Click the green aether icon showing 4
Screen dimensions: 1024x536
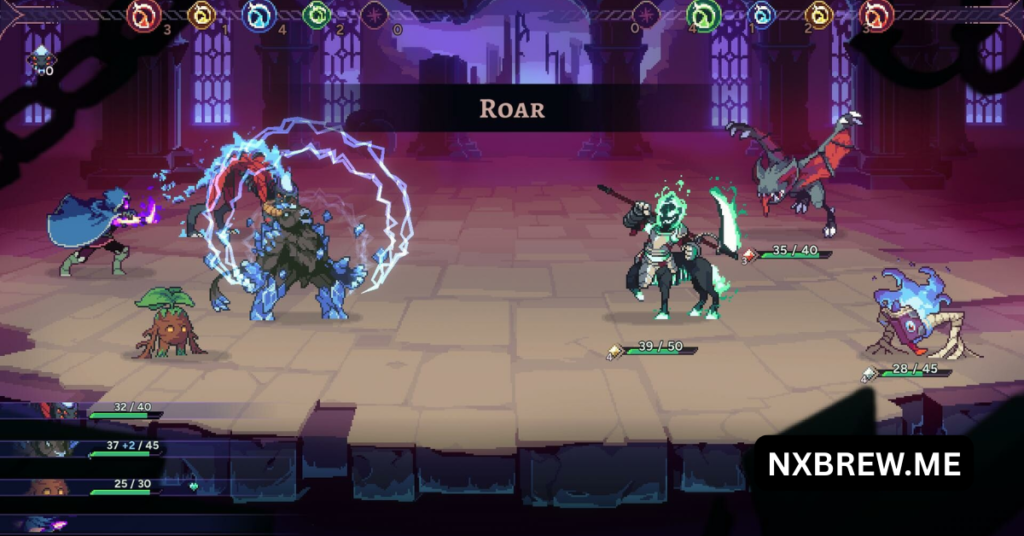[x=704, y=15]
